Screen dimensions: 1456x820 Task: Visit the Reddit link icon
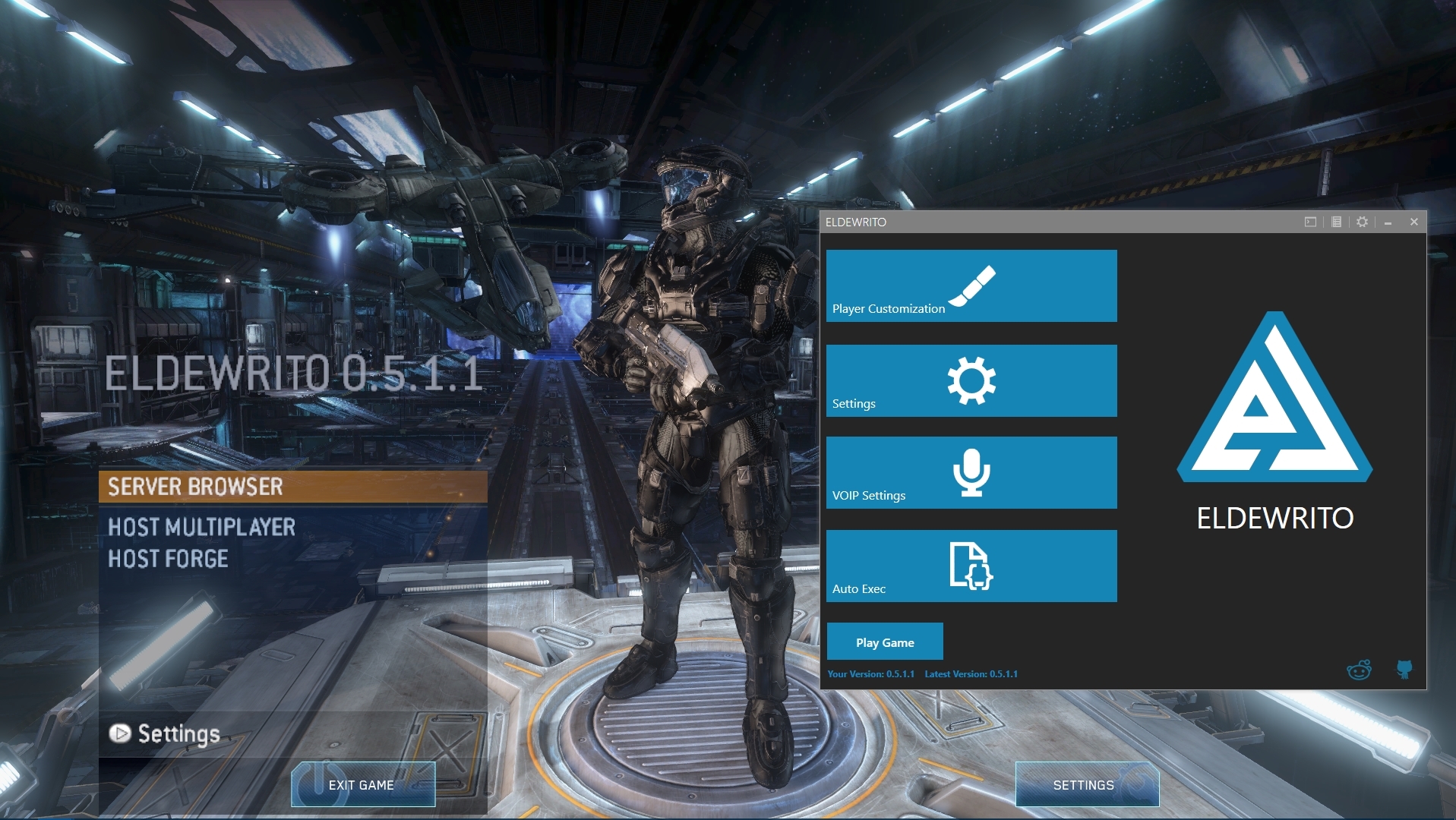pyautogui.click(x=1358, y=670)
